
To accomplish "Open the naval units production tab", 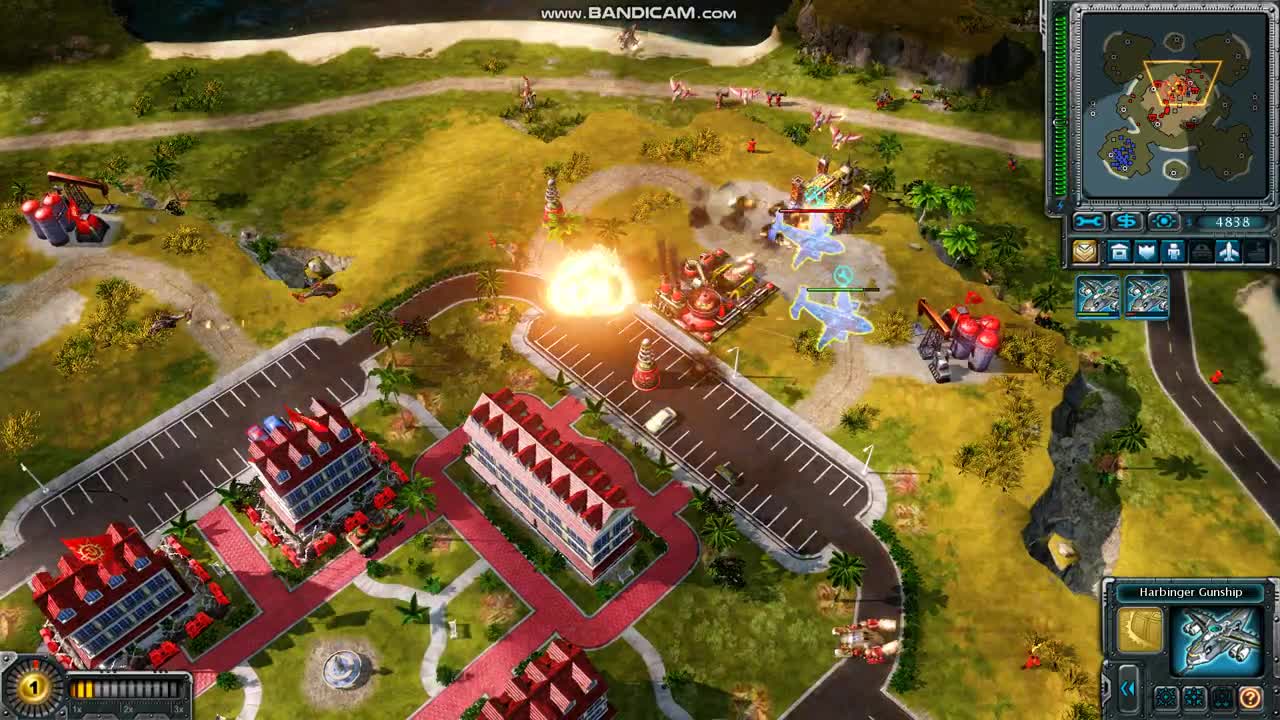I will point(1256,250).
